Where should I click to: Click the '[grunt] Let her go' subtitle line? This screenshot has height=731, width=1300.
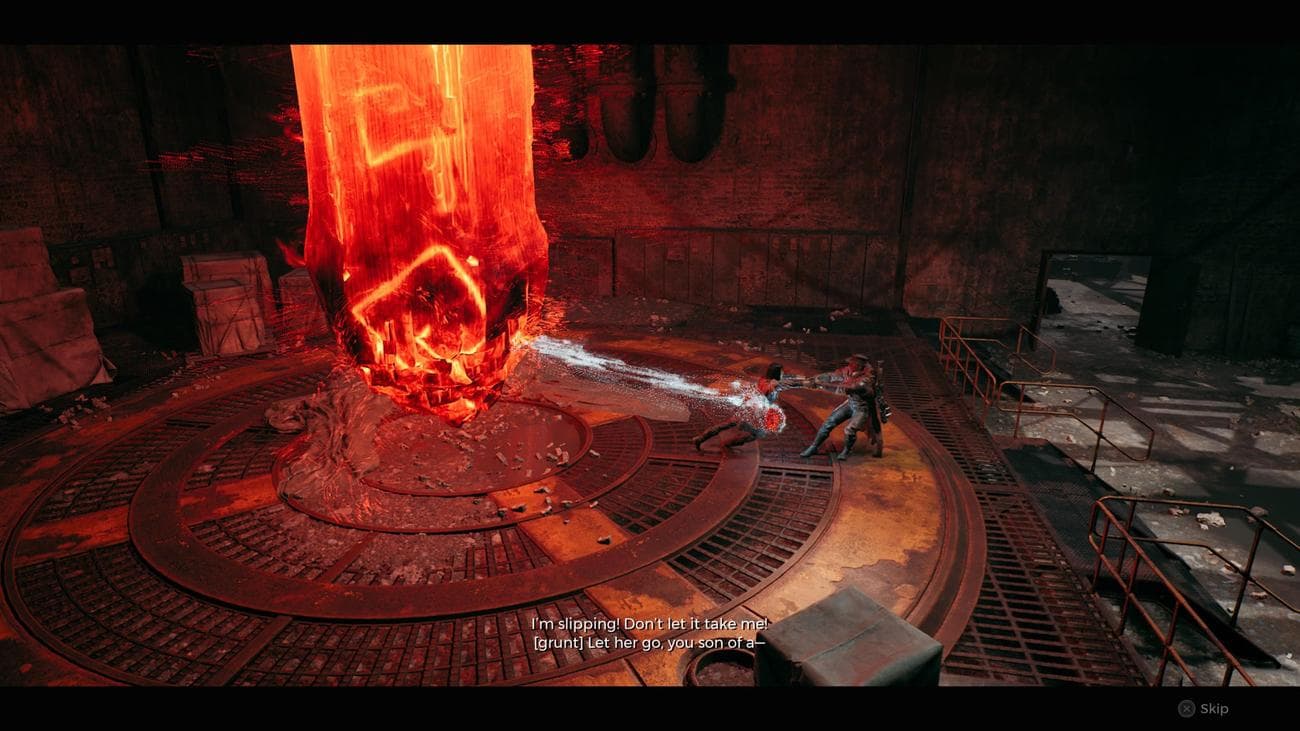(x=650, y=643)
